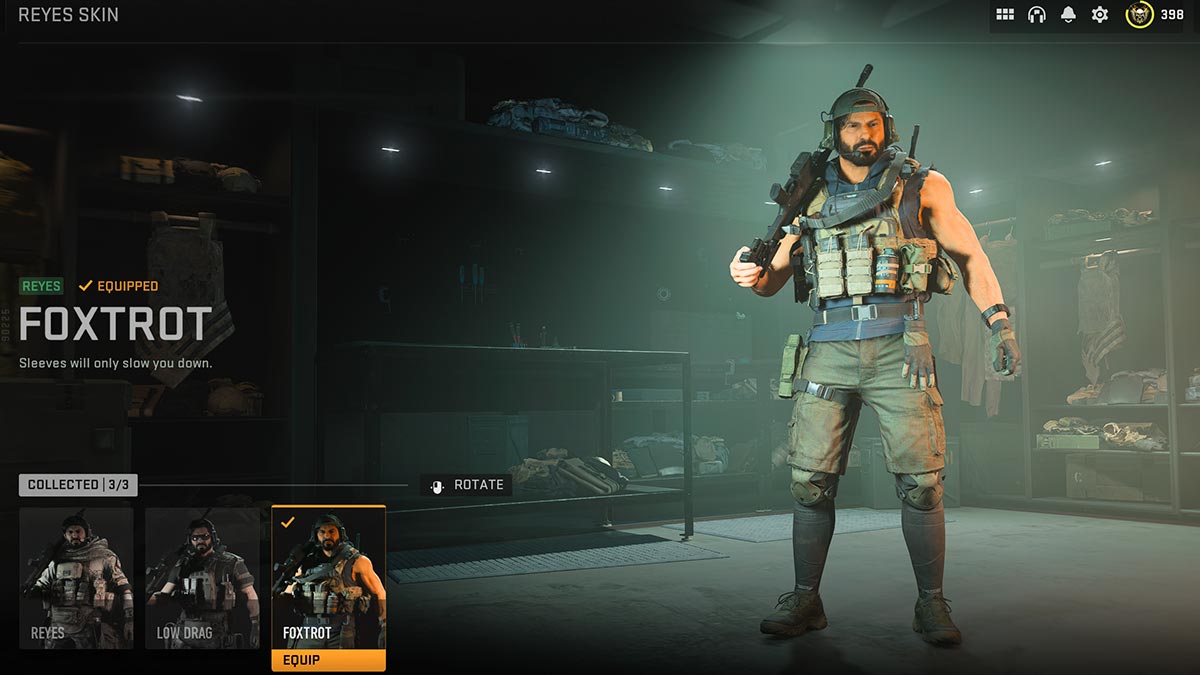Screen dimensions: 1200x675
Task: Open the headset voice chat icon
Action: tap(1037, 15)
